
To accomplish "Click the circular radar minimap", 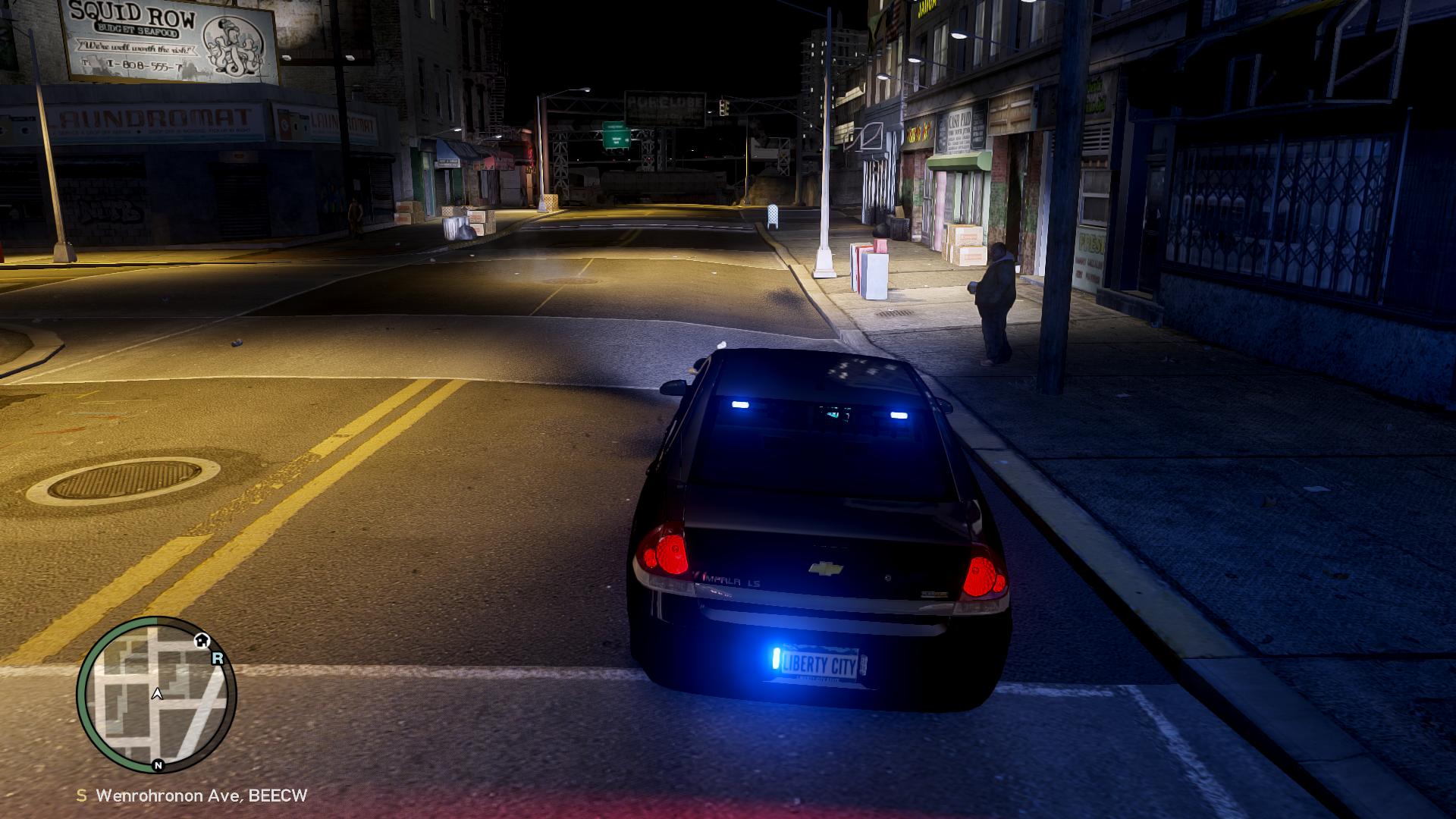I will (156, 695).
